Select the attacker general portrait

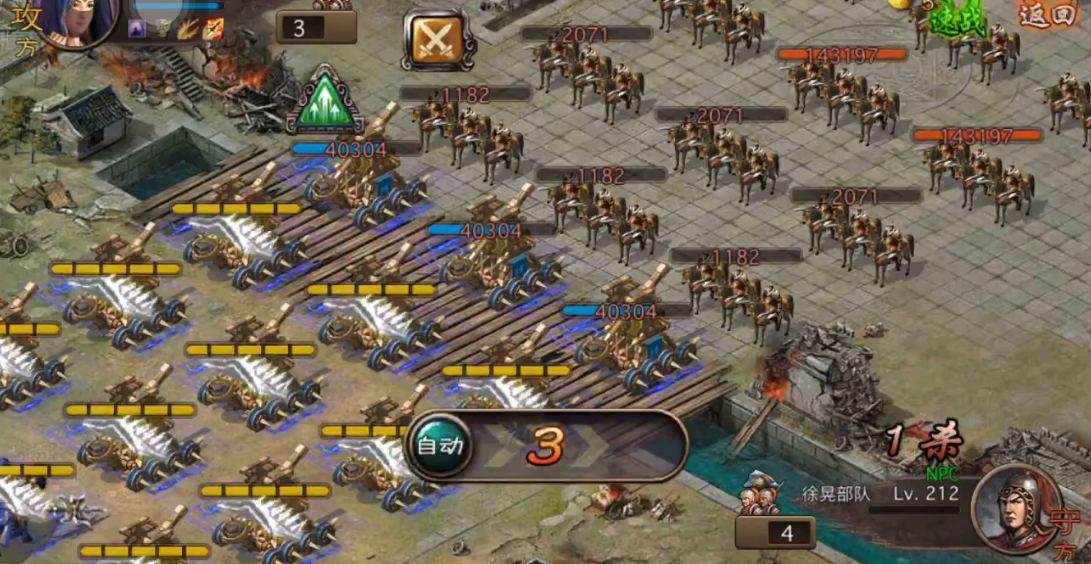point(80,20)
